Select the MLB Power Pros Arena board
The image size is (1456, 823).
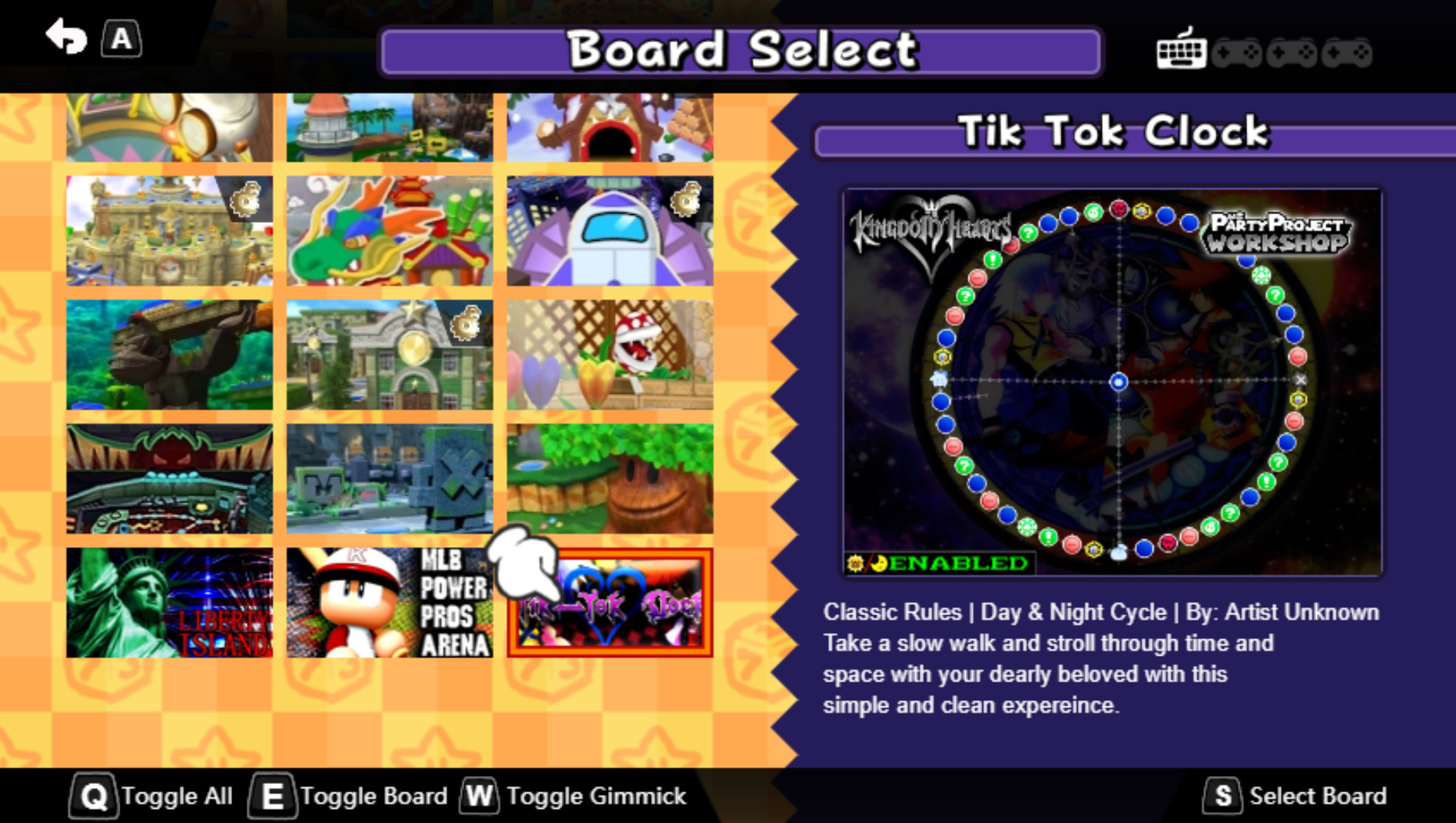[x=390, y=599]
